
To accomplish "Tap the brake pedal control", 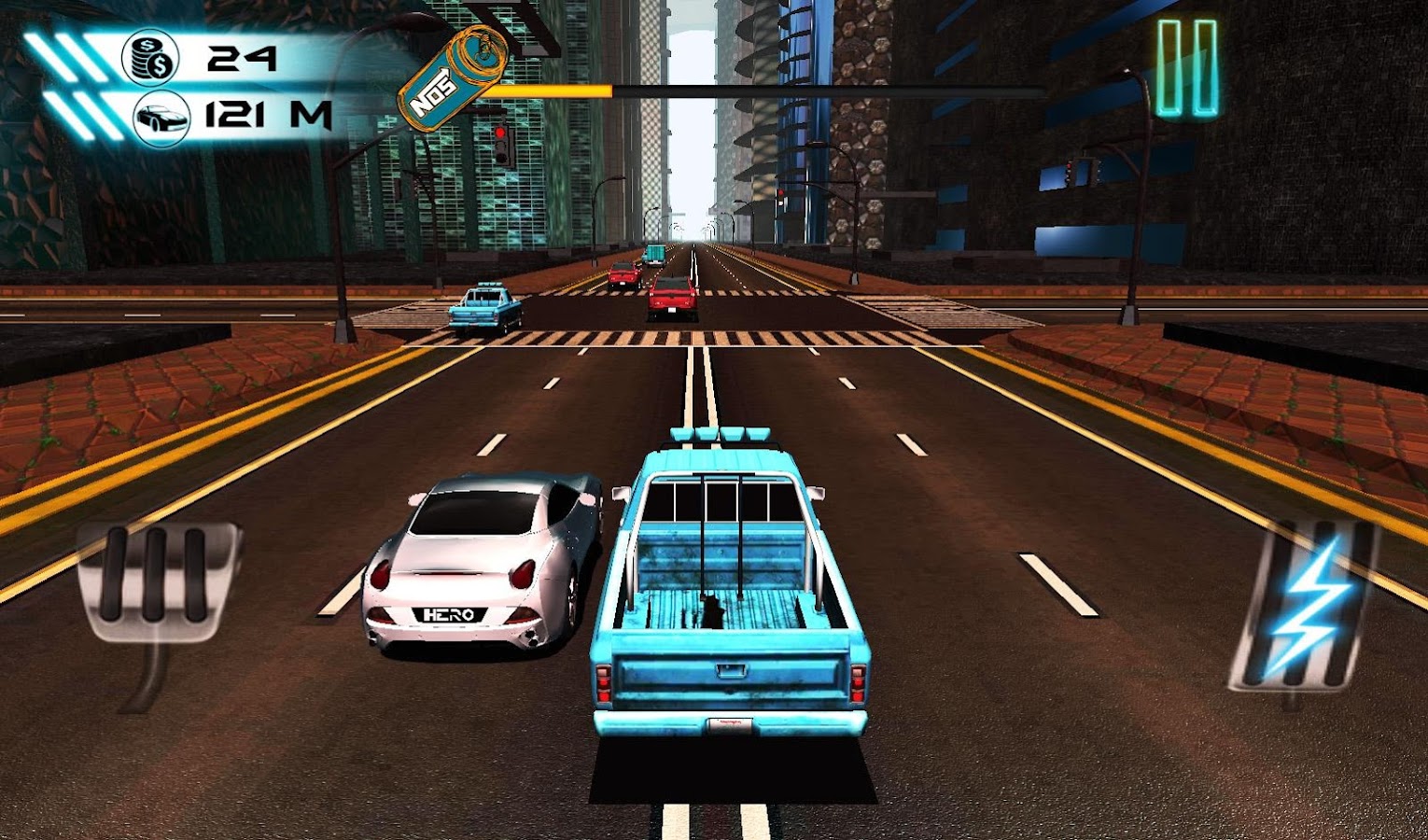I will [x=157, y=583].
